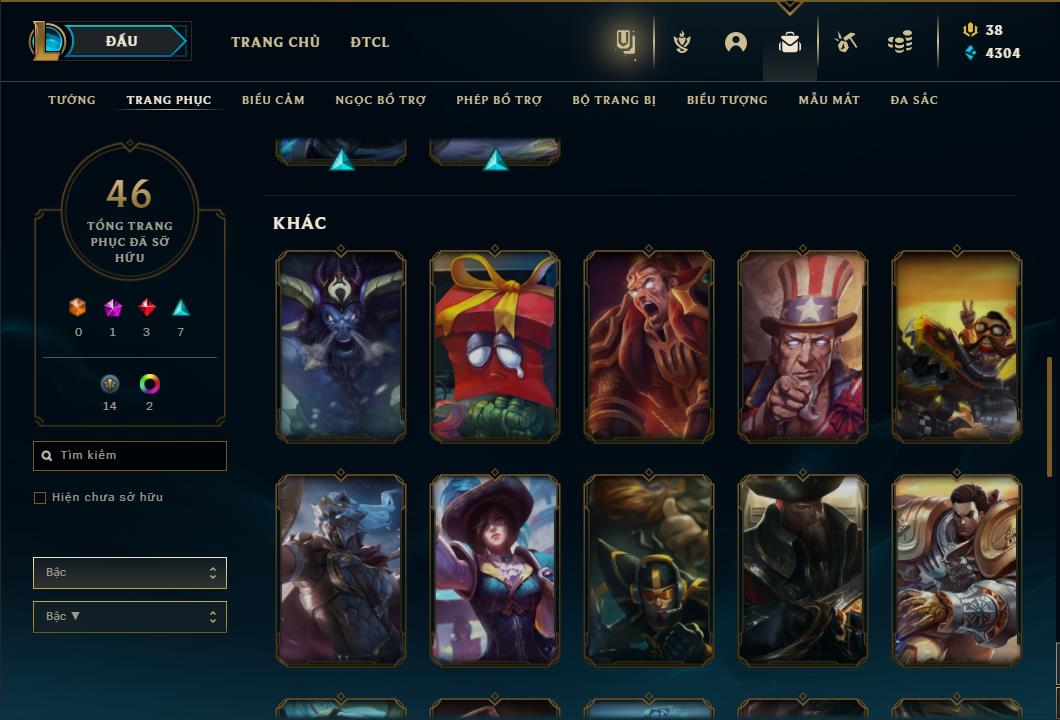Select the MẪU MẮT tab

click(x=829, y=100)
